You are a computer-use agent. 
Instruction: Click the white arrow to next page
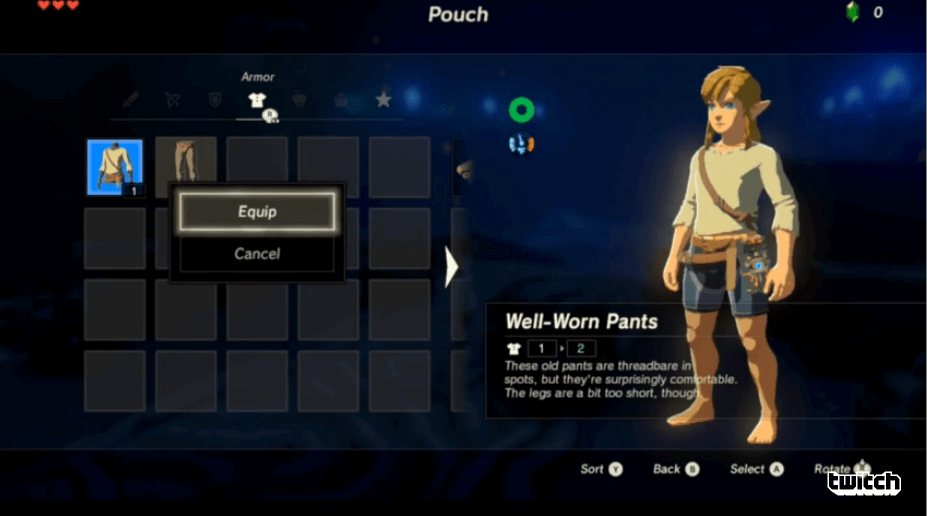pos(451,267)
